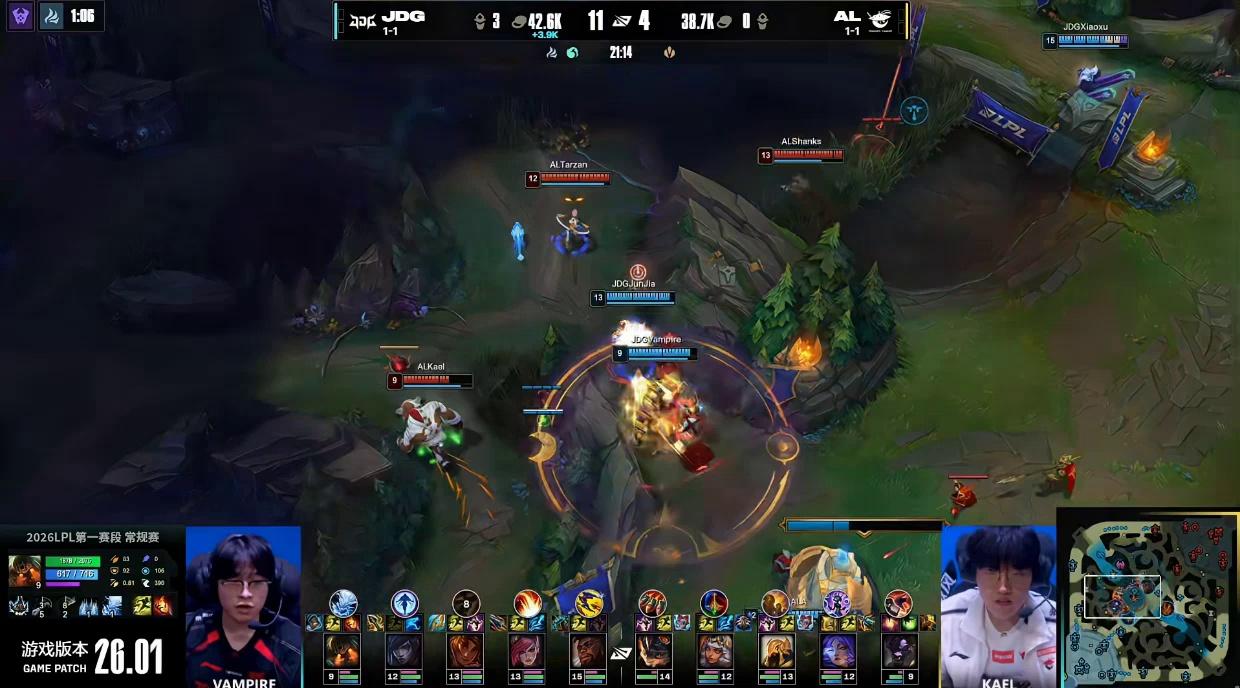This screenshot has width=1240, height=688.
Task: Click the minimap in the corner
Action: click(x=1147, y=596)
